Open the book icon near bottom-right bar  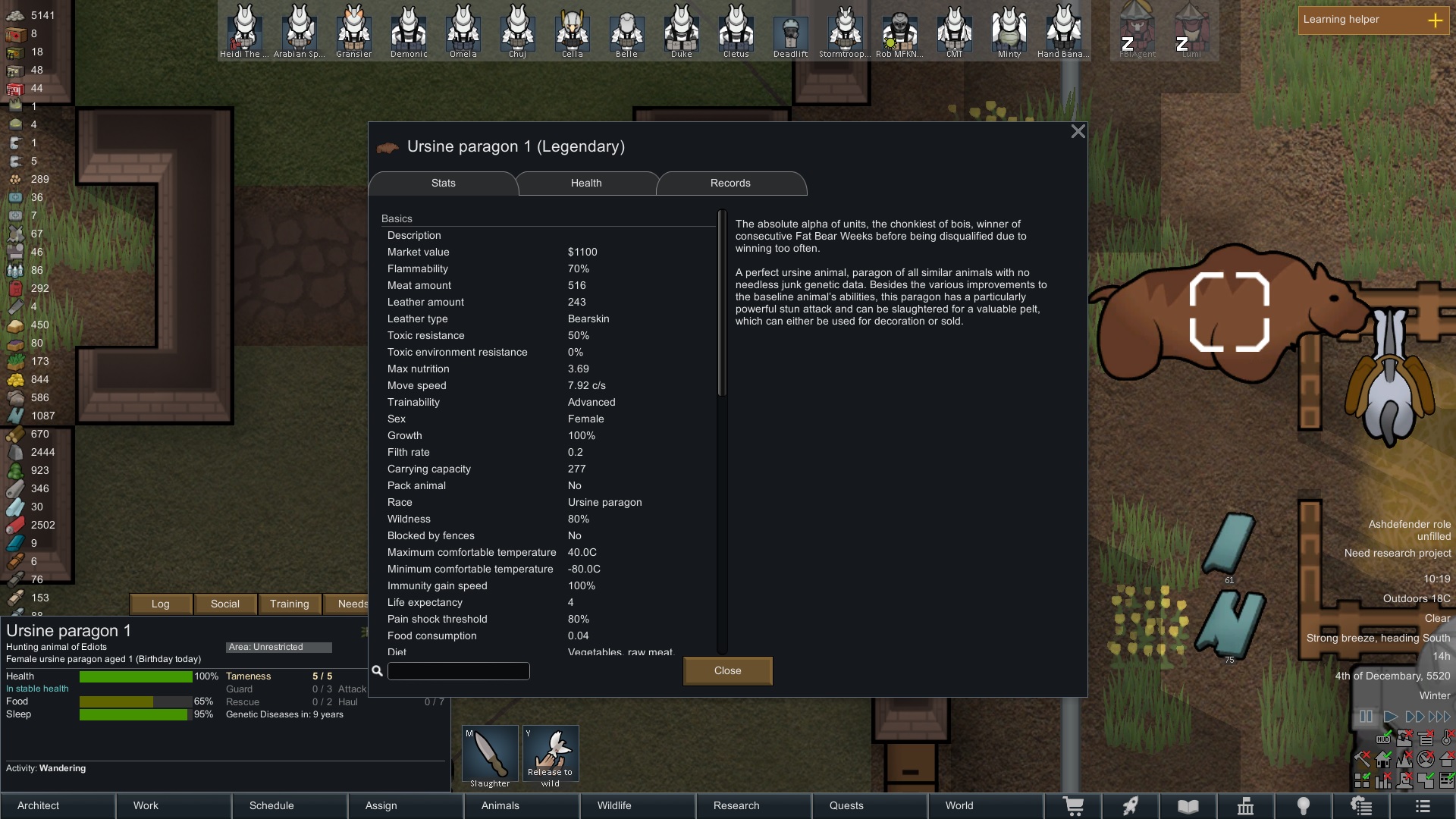point(1187,805)
